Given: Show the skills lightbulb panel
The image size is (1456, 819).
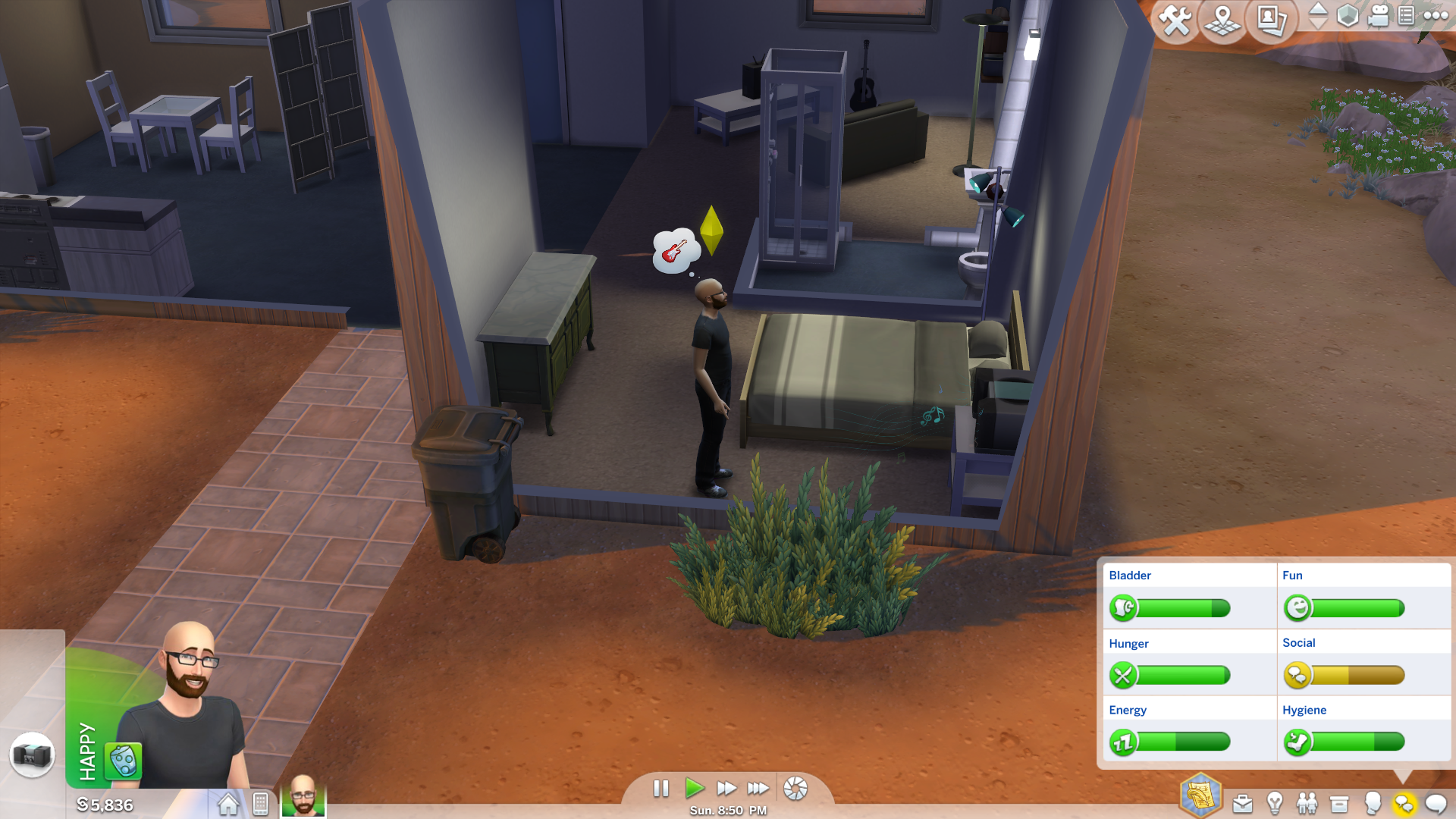Looking at the screenshot, I should tap(1275, 802).
